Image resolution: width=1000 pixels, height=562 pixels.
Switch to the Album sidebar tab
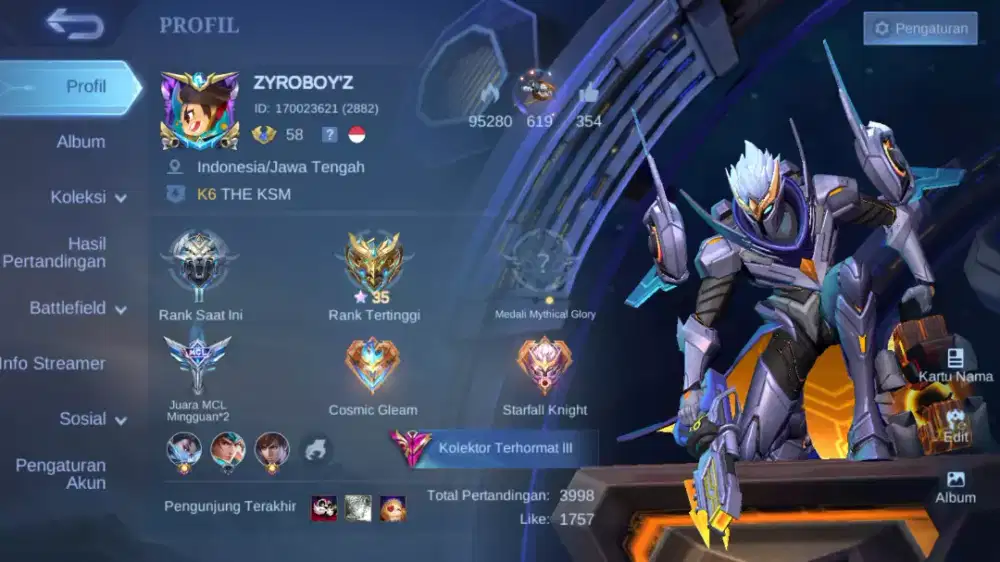click(80, 142)
